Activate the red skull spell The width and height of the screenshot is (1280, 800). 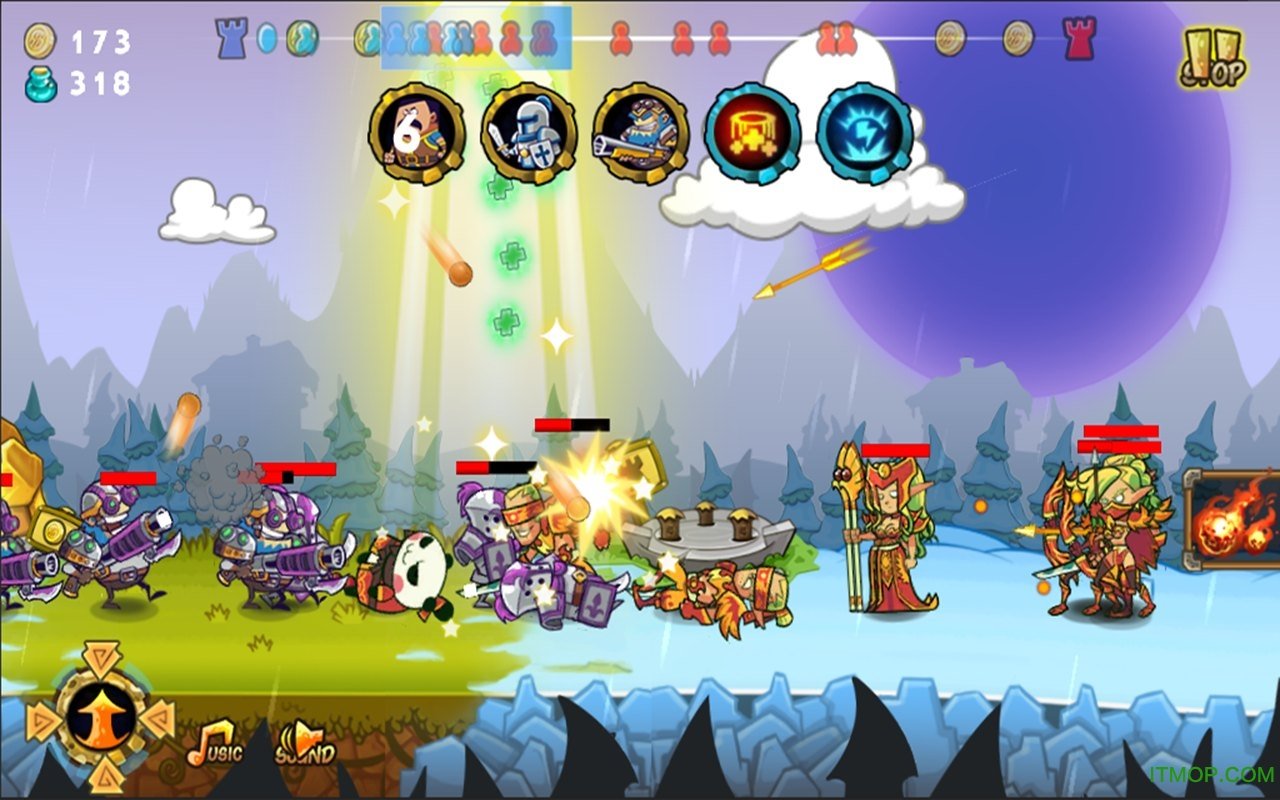pyautogui.click(x=752, y=133)
